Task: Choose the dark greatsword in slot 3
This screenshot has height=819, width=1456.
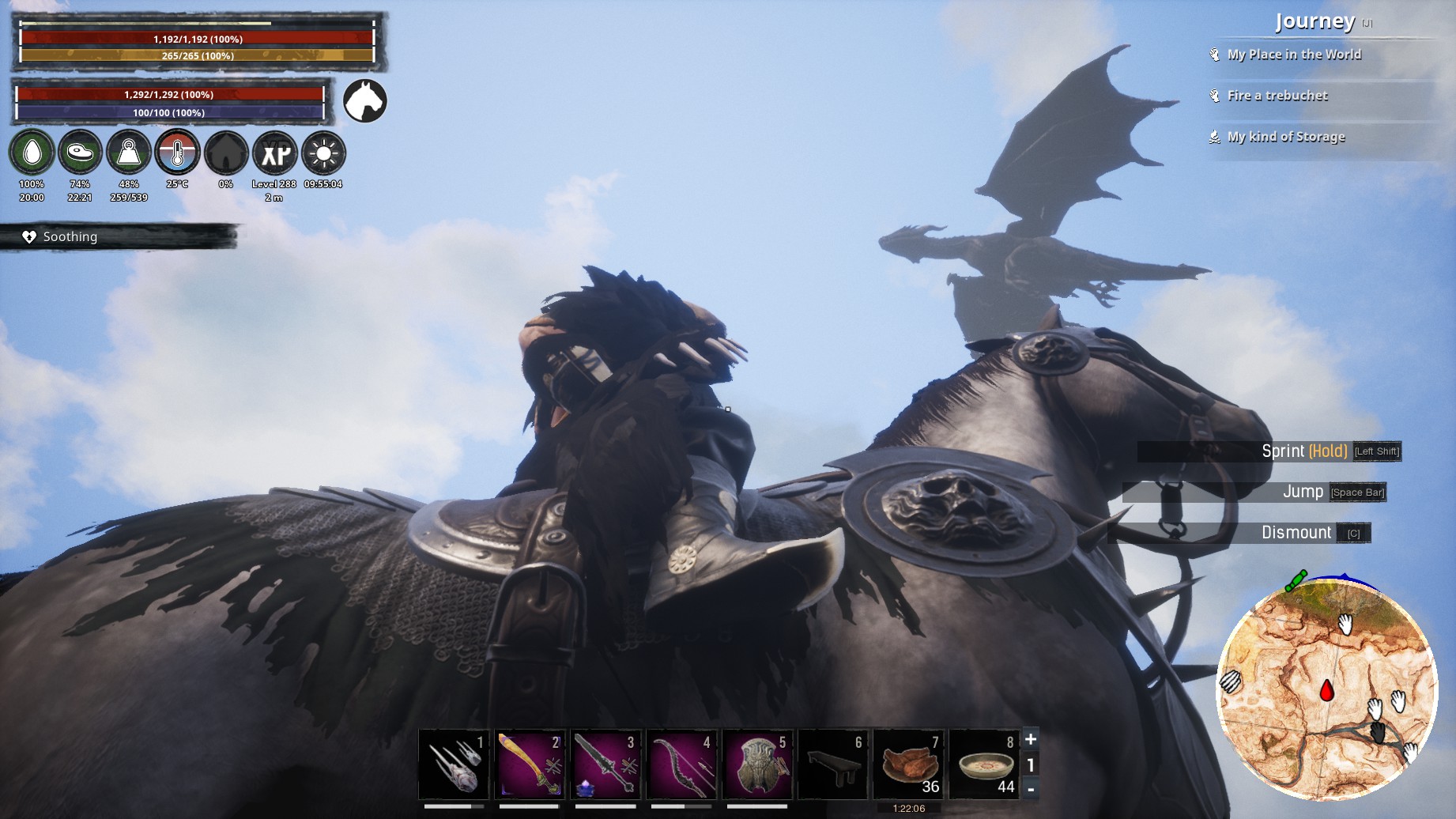Action: tap(605, 764)
